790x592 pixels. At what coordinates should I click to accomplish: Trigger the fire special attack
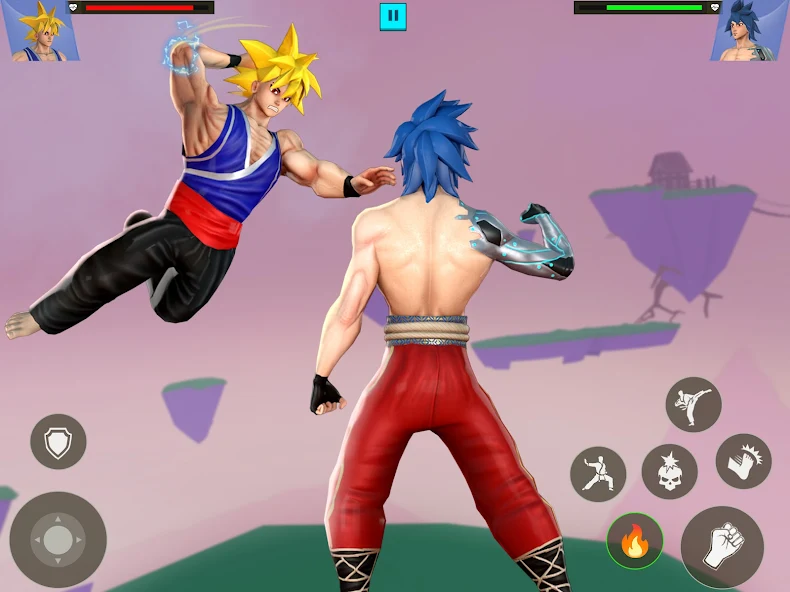[635, 542]
